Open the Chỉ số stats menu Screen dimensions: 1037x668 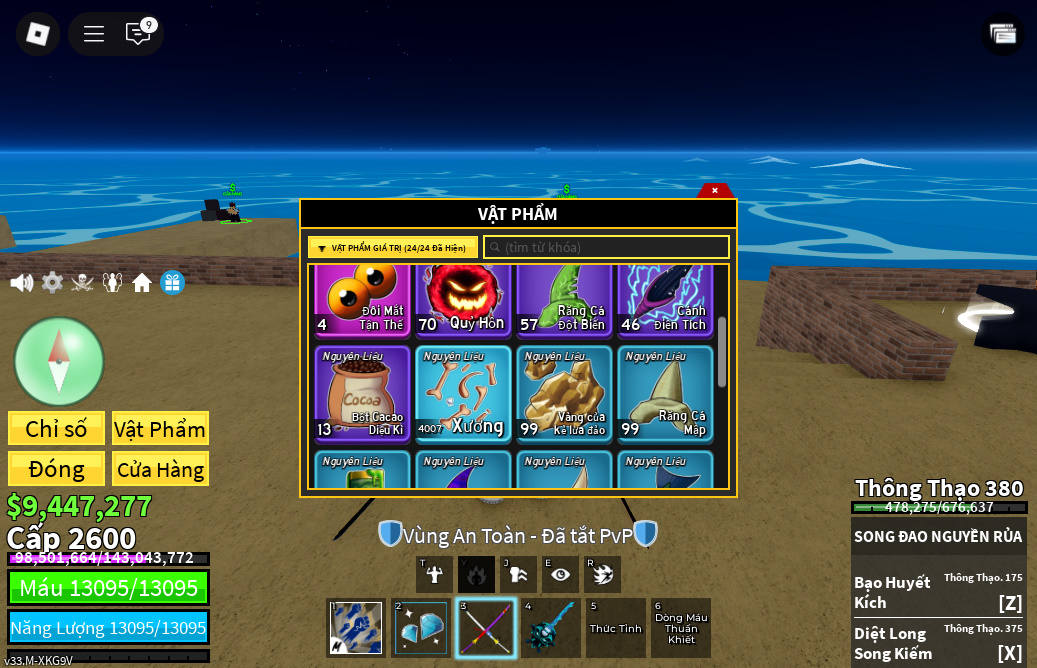click(56, 429)
